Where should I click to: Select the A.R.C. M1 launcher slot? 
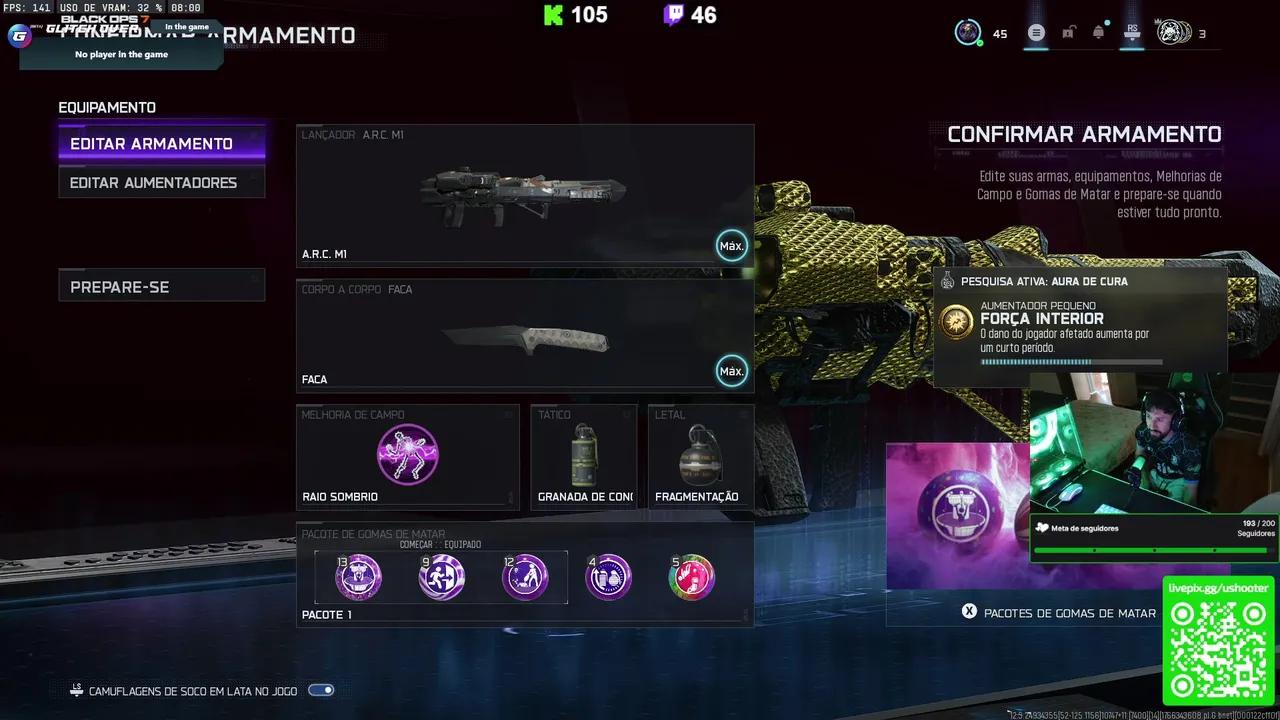(525, 194)
